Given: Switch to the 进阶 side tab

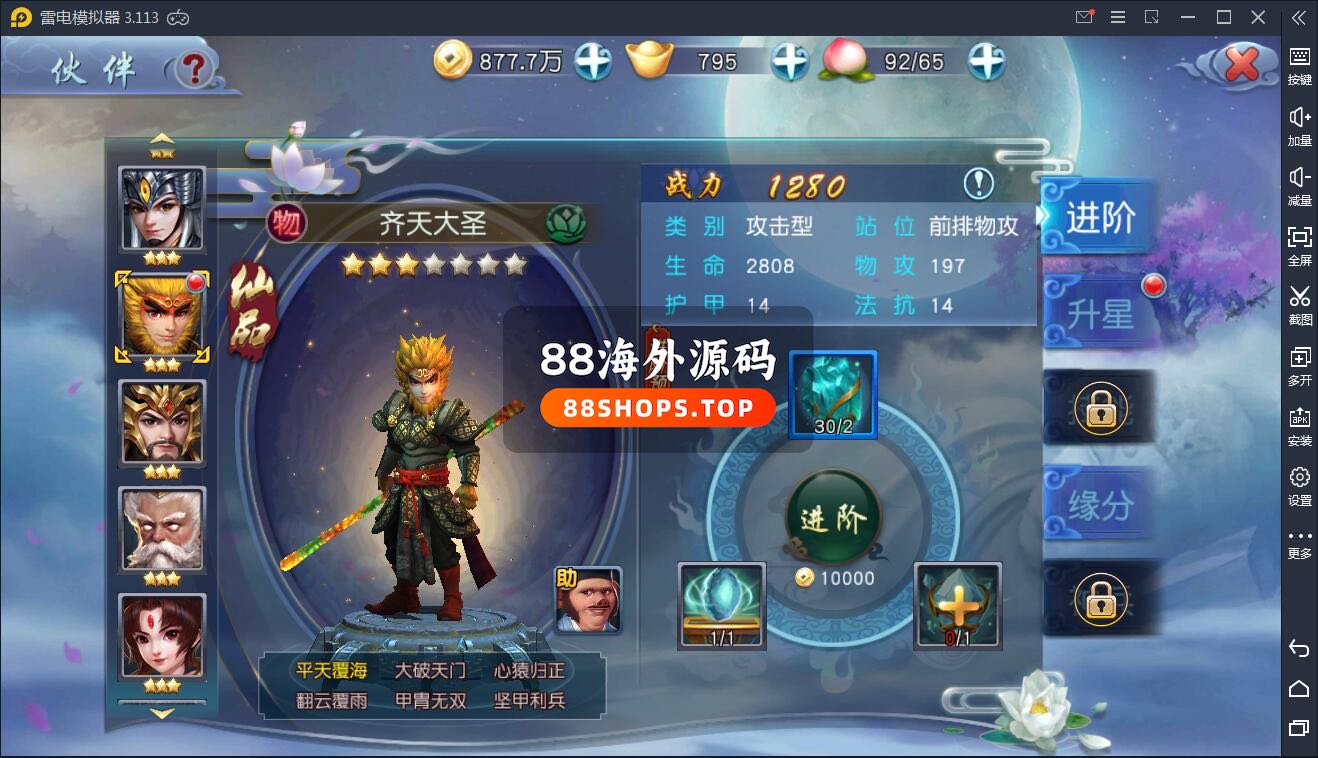Looking at the screenshot, I should coord(1100,218).
